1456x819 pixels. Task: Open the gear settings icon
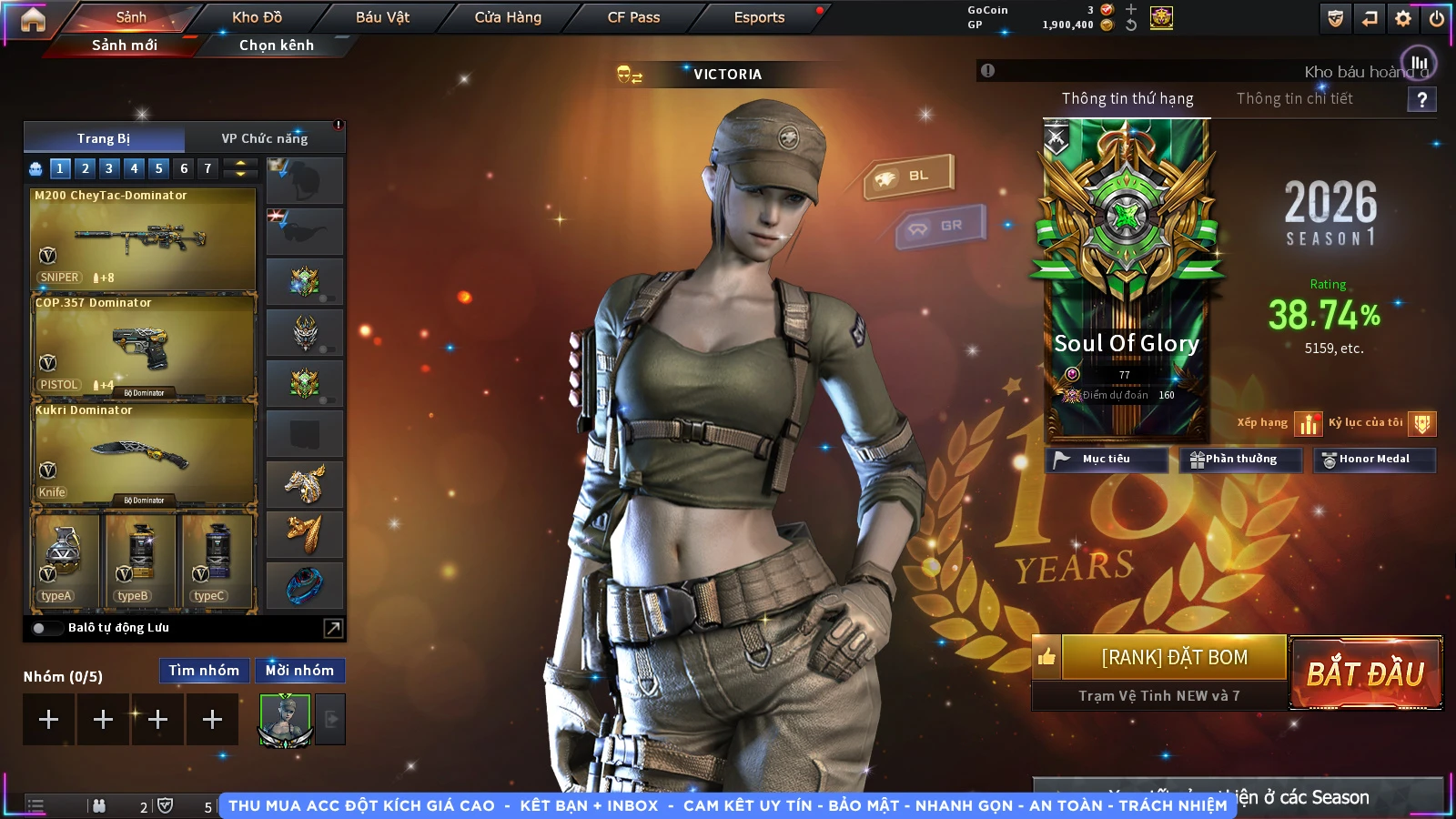(1403, 18)
